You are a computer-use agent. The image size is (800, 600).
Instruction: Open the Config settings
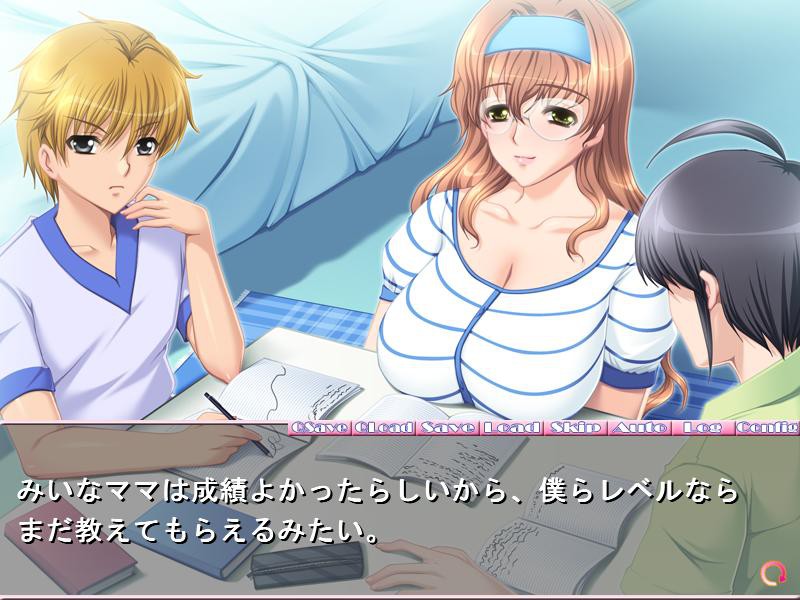(768, 428)
